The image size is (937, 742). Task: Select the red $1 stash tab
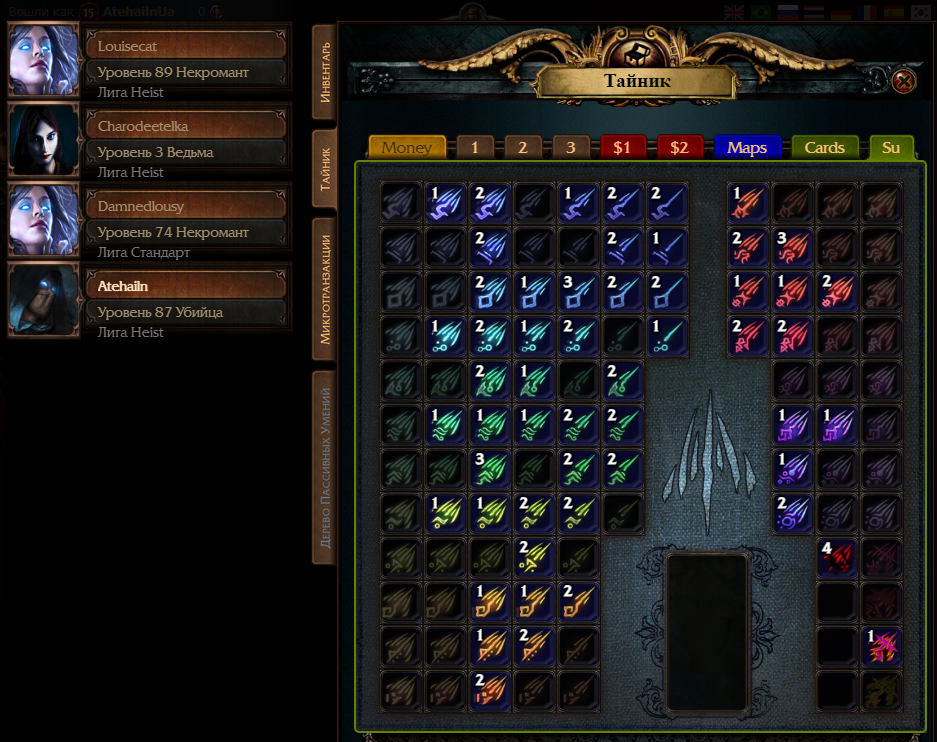[622, 147]
